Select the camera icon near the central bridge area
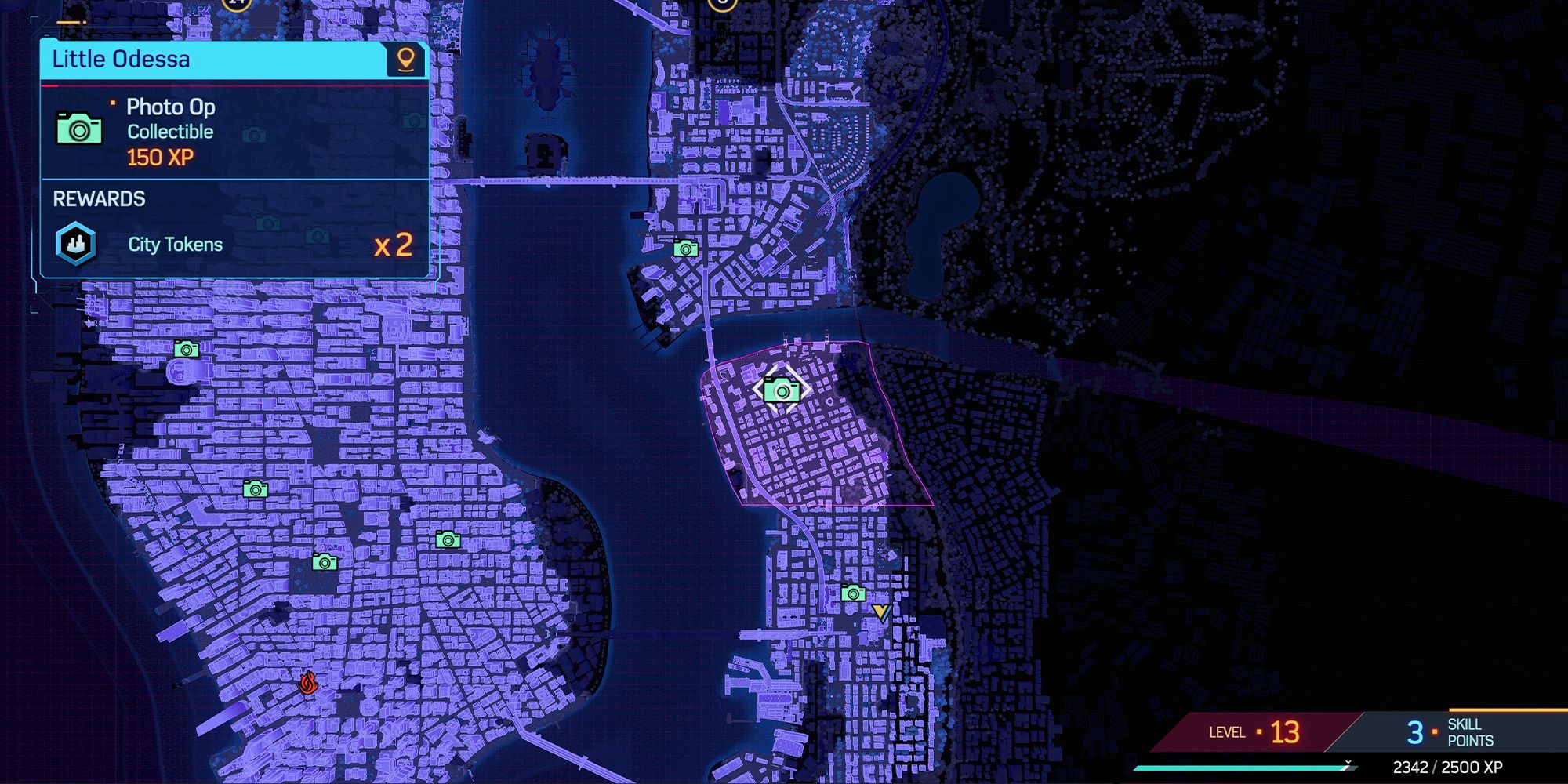This screenshot has height=784, width=1568. pos(447,541)
